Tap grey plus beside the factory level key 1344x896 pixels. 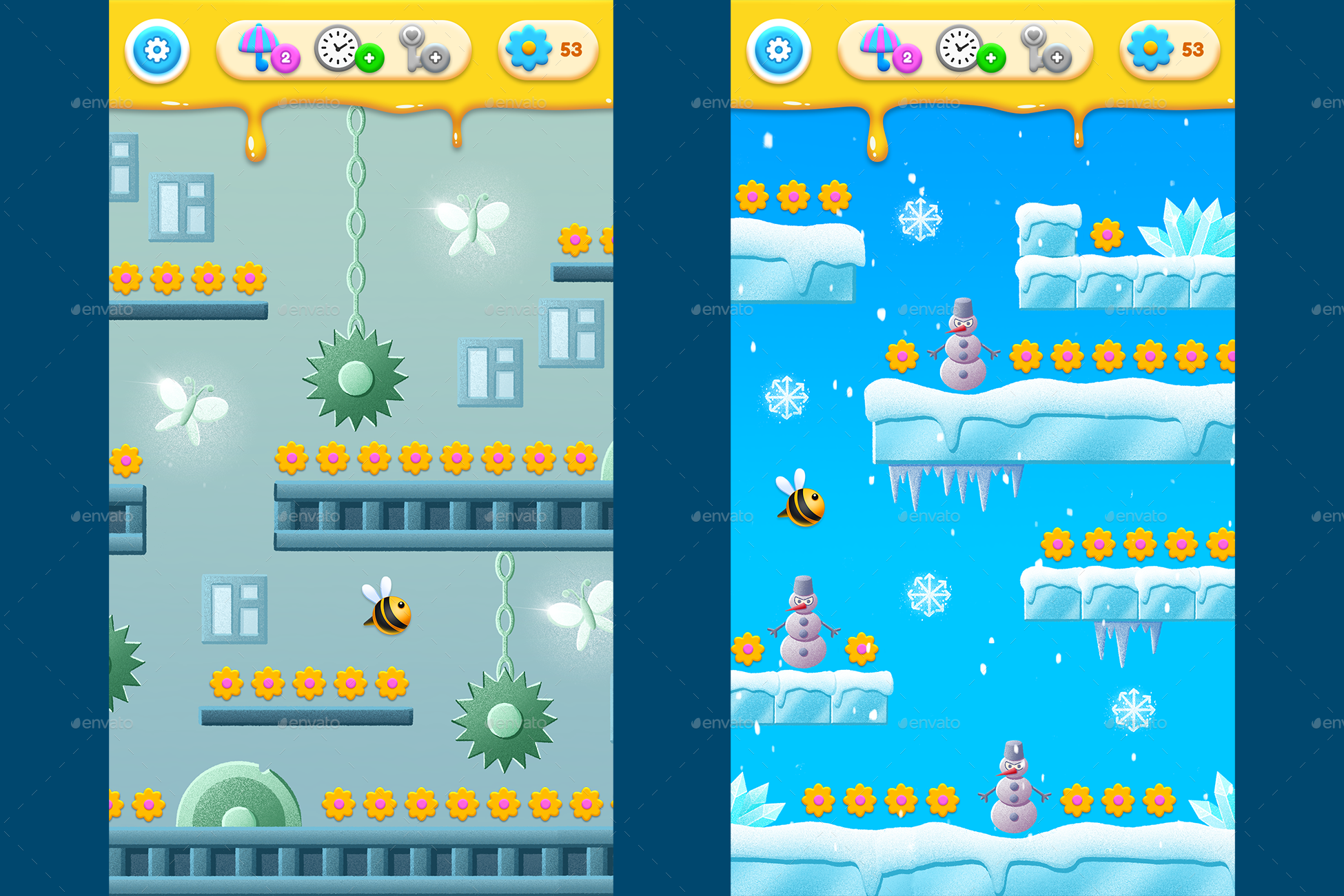click(x=436, y=59)
